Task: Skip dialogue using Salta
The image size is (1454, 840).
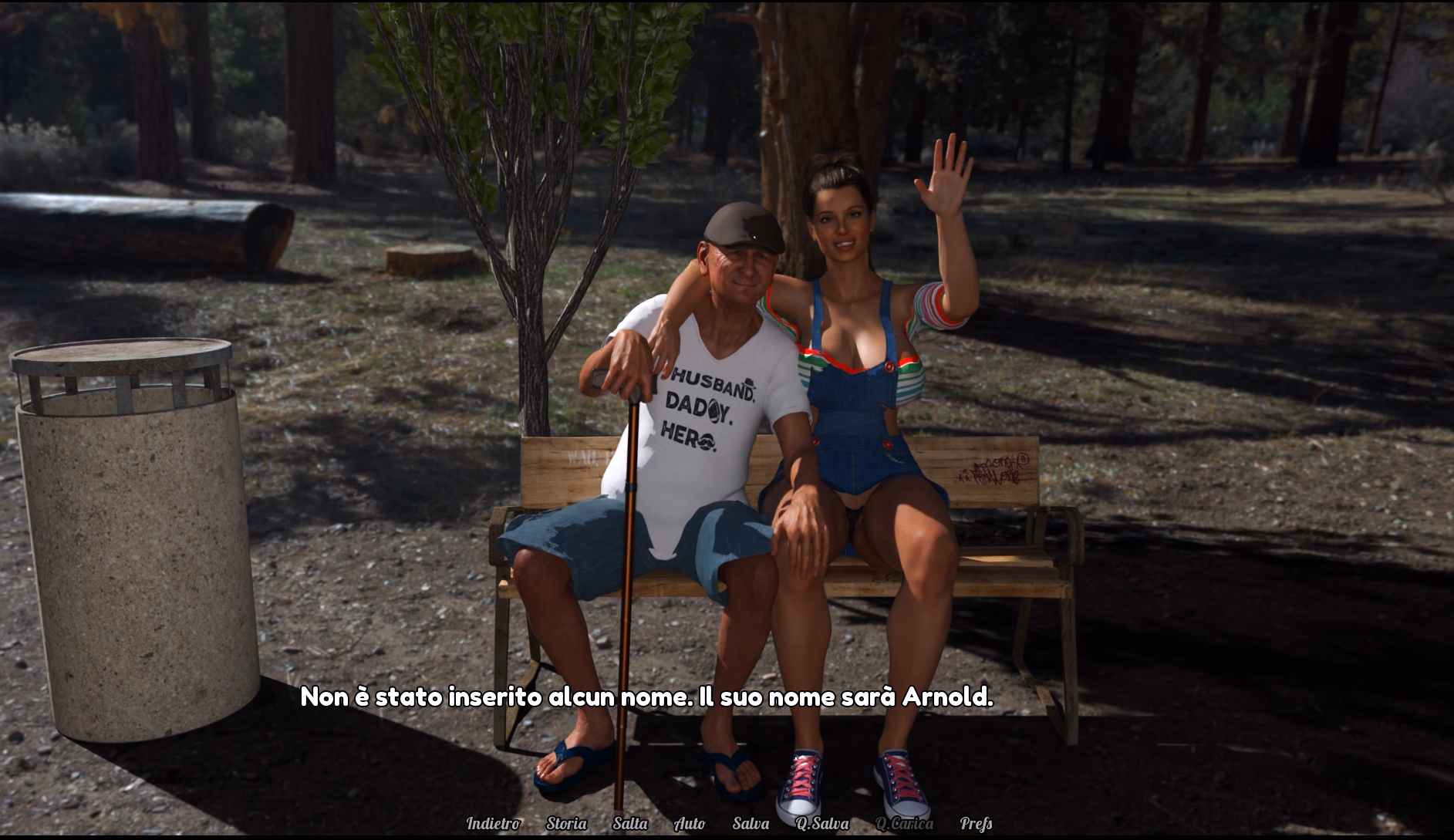Action: click(630, 824)
